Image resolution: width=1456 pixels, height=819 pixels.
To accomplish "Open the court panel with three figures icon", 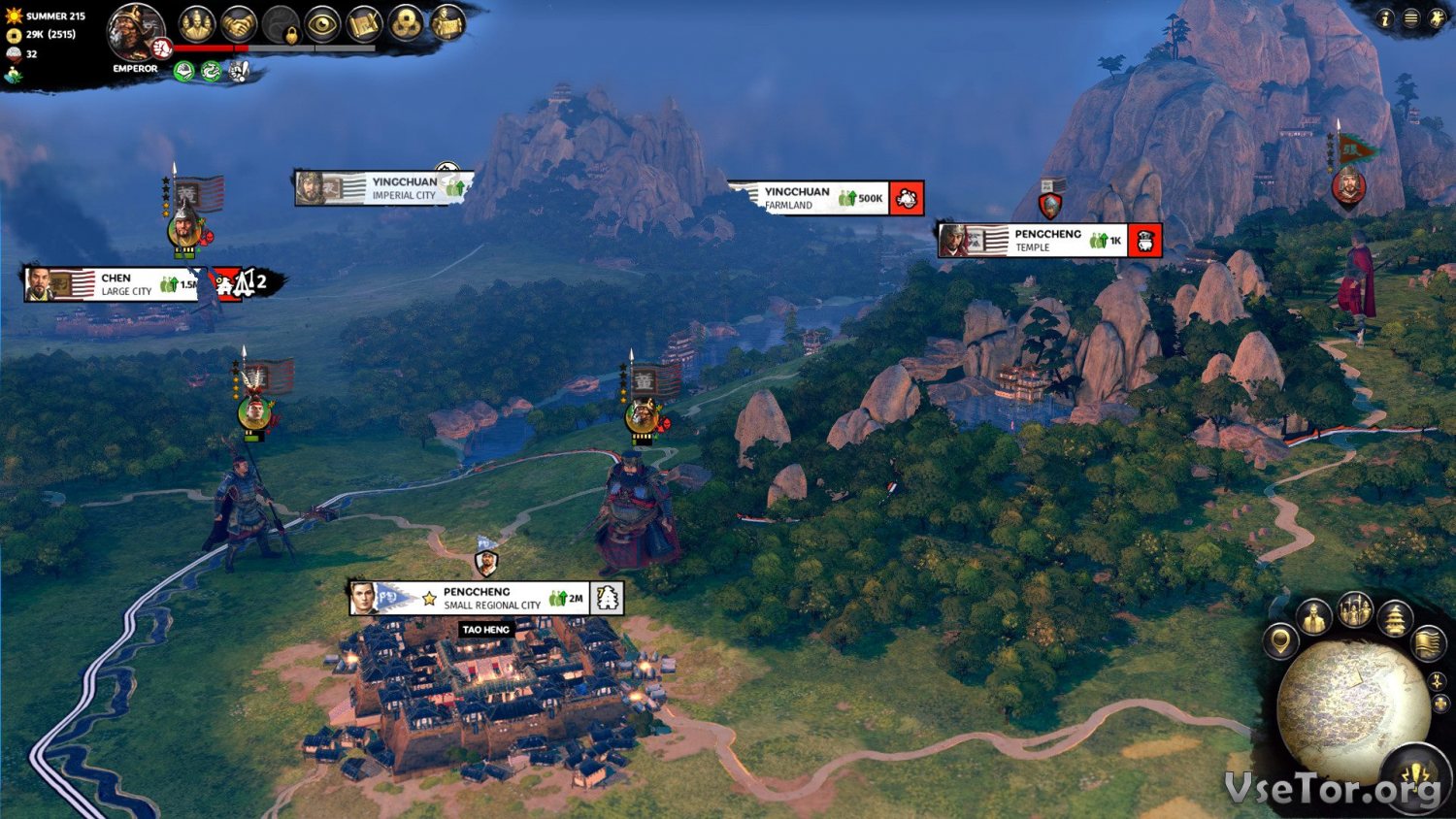I will click(197, 24).
